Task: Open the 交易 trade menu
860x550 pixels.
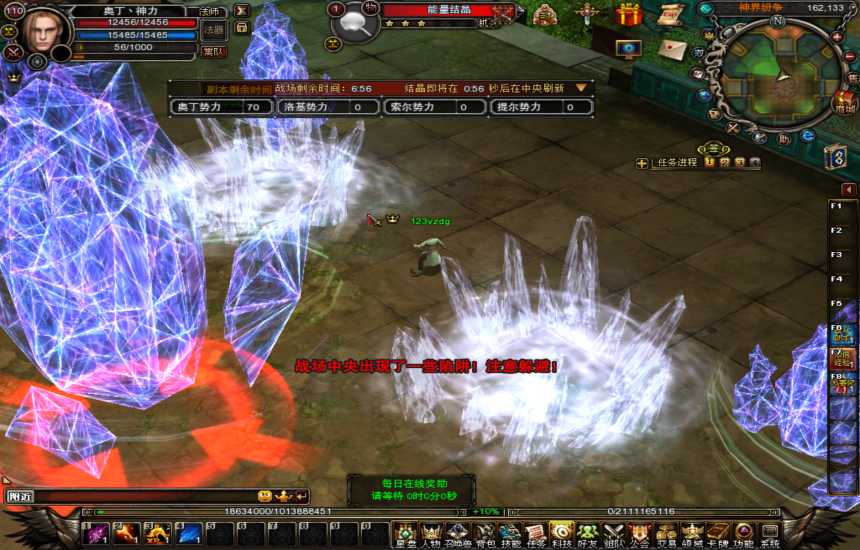Action: 665,535
